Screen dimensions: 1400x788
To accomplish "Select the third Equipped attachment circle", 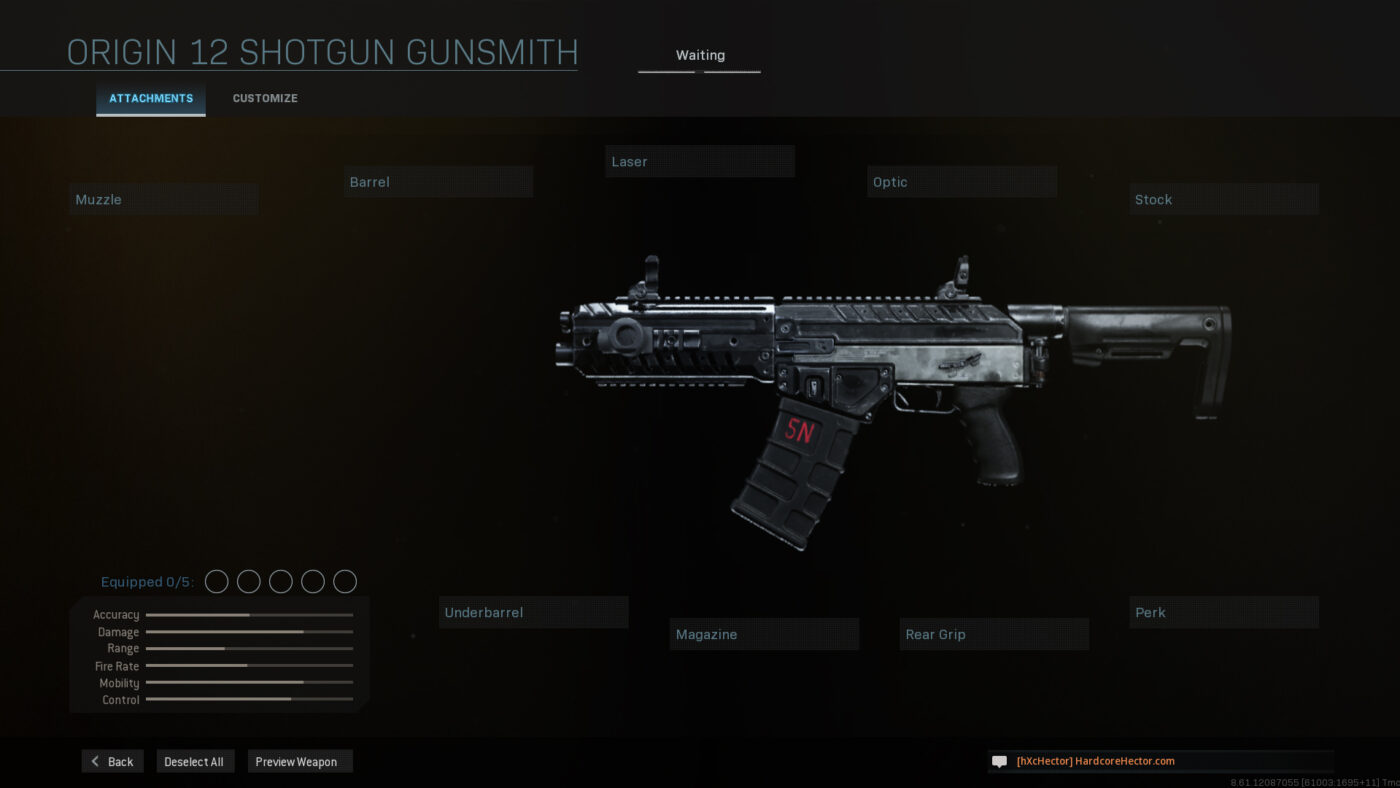I will point(280,581).
